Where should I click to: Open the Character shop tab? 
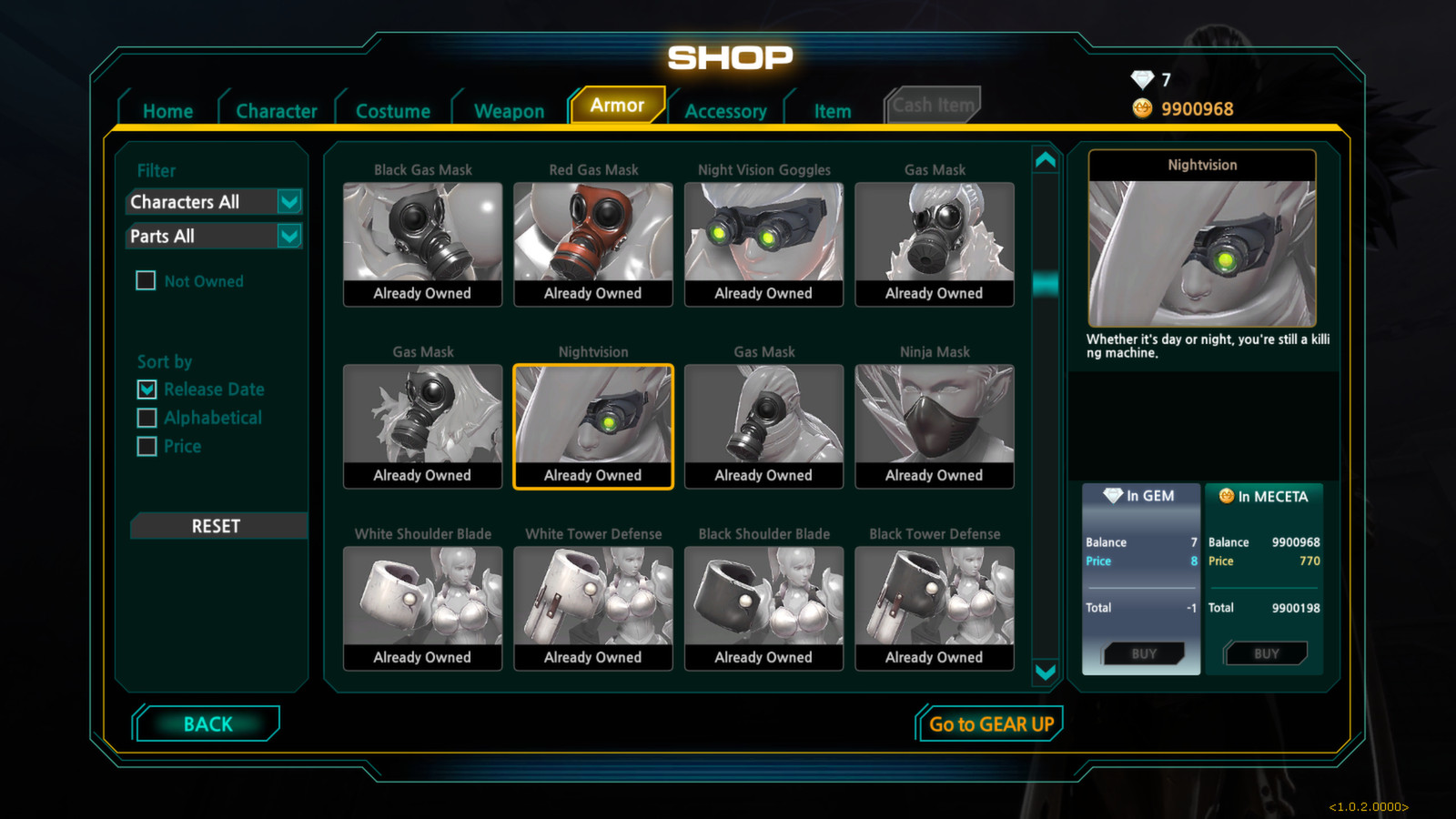point(277,111)
